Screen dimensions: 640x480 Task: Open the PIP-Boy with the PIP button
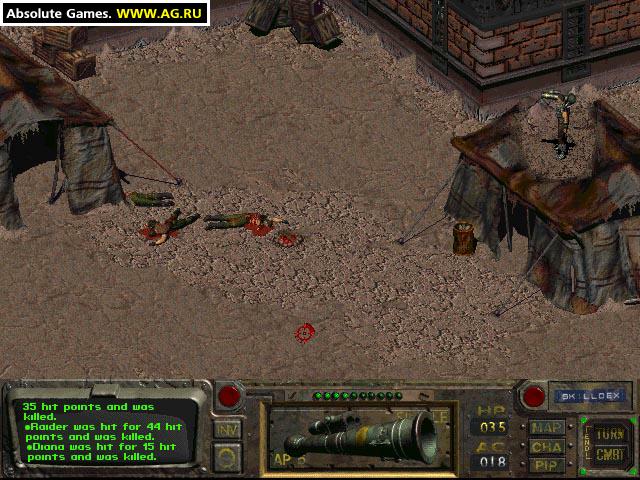[x=547, y=464]
